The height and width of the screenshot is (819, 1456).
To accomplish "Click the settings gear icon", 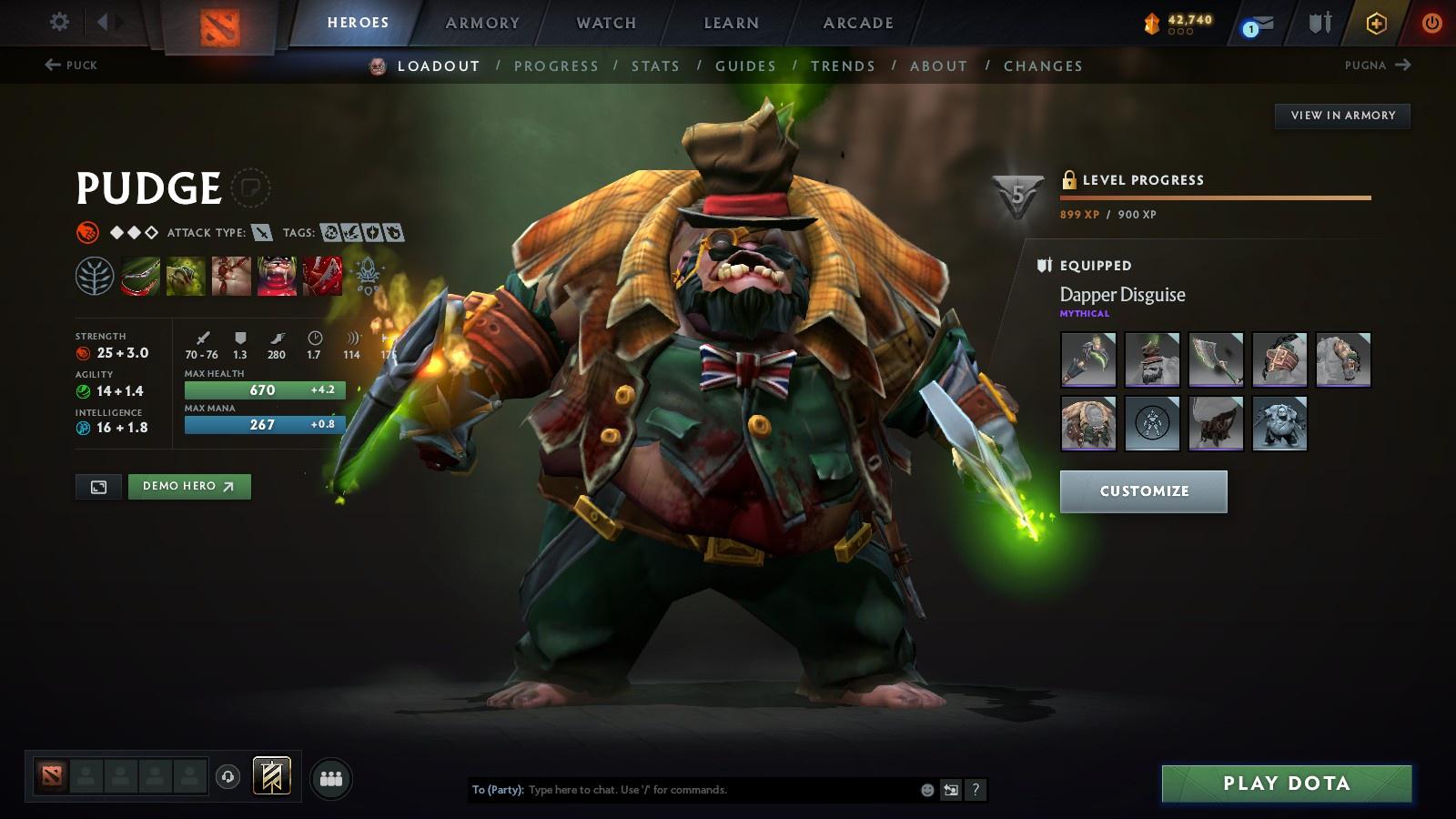I will coord(58,23).
